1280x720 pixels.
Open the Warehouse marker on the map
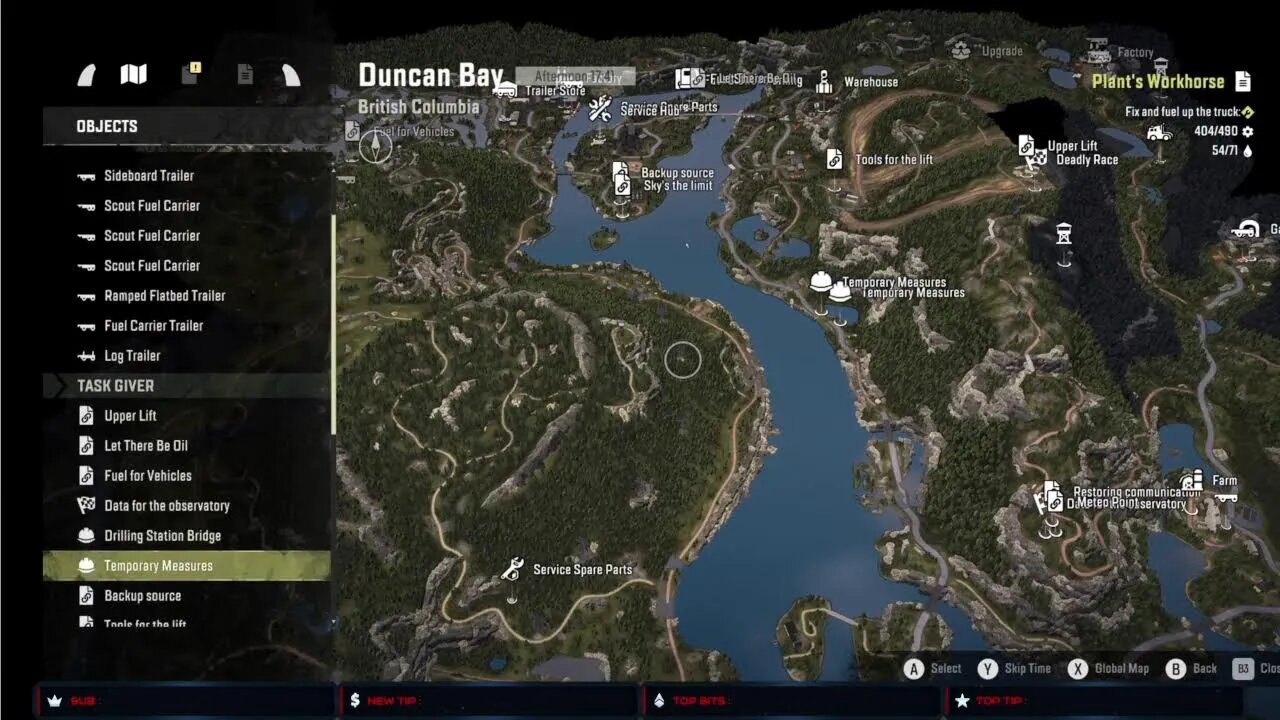(824, 80)
